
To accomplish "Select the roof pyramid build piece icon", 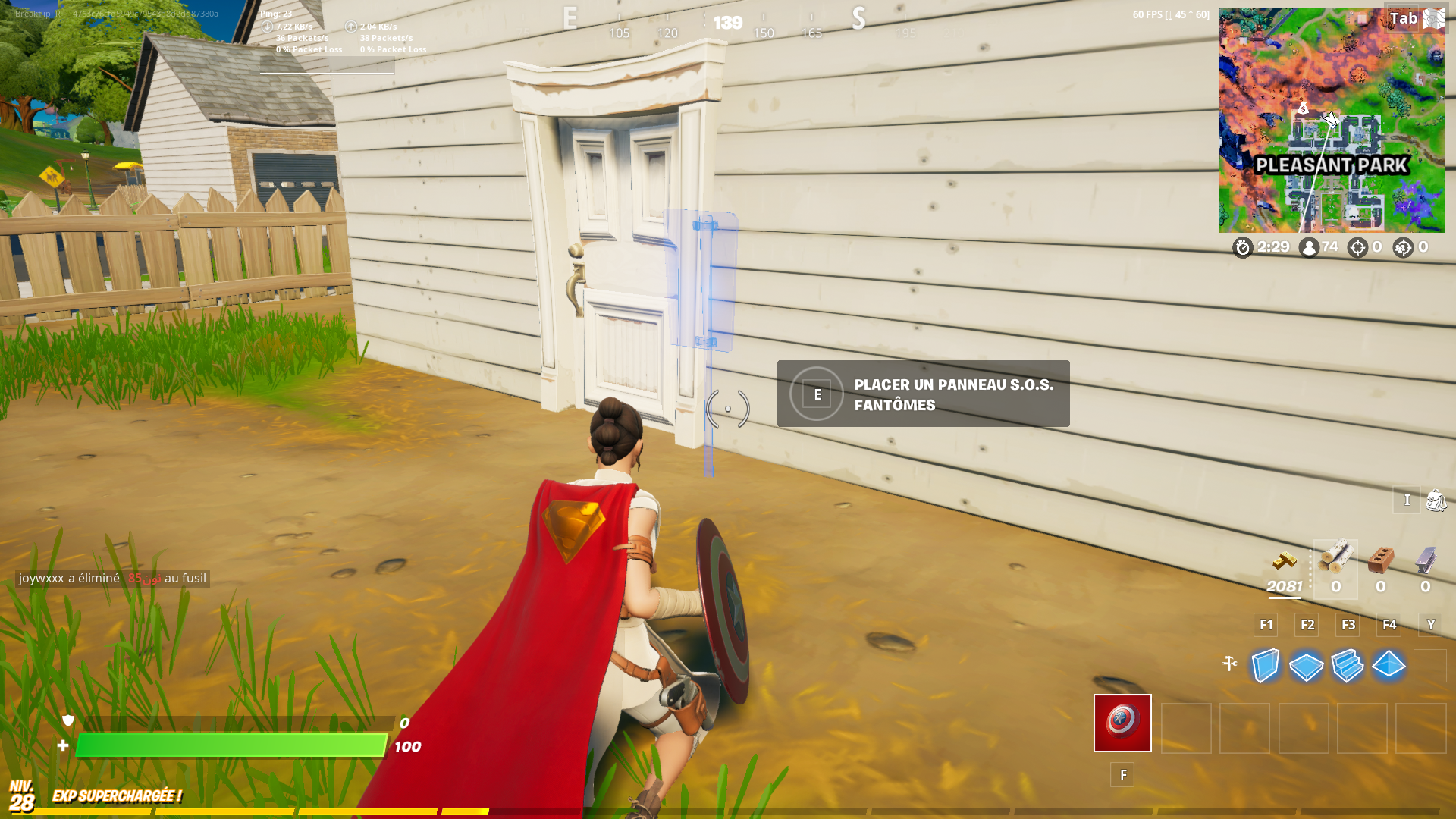I will [1388, 666].
